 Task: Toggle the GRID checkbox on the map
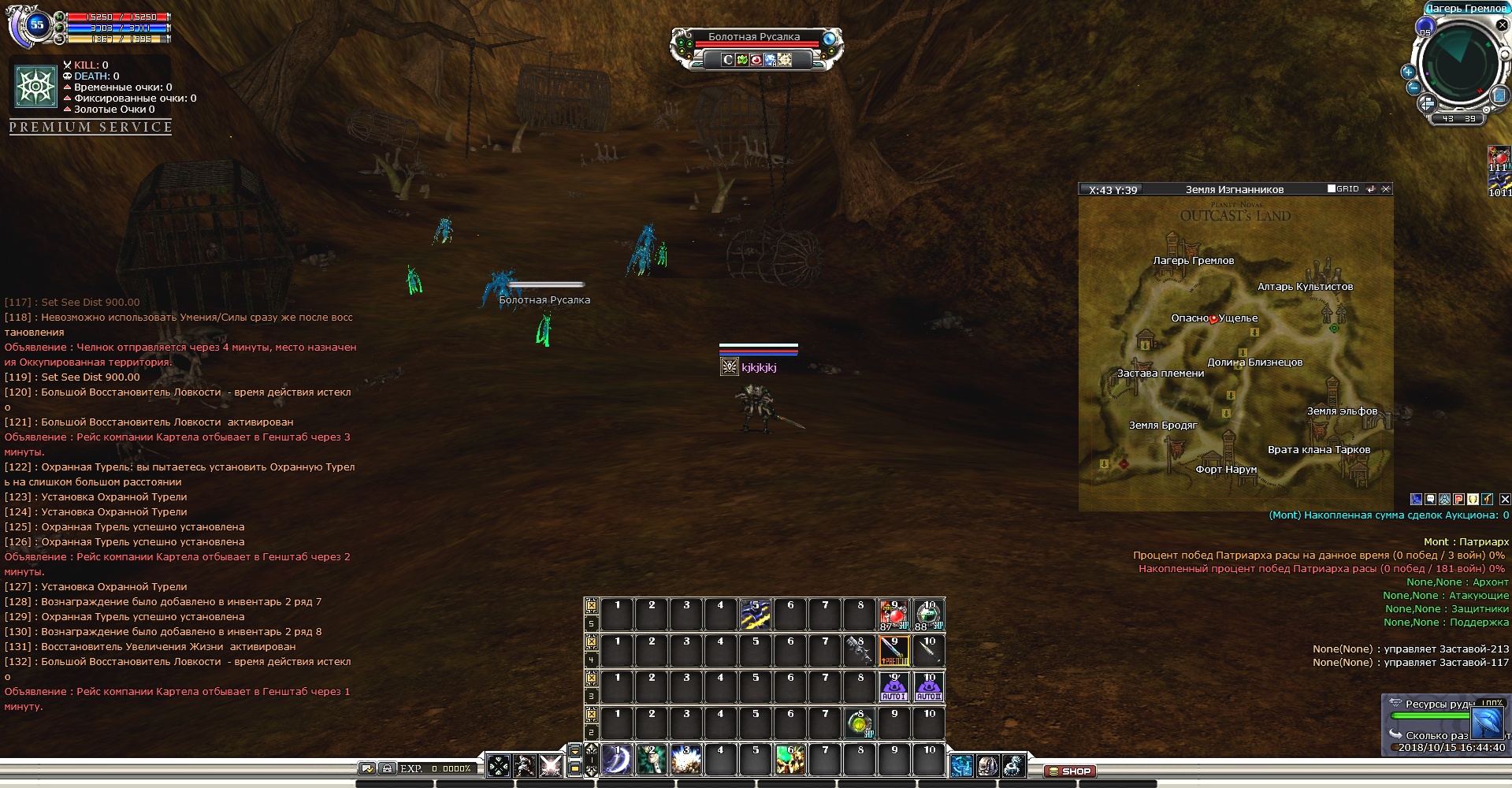click(x=1332, y=189)
